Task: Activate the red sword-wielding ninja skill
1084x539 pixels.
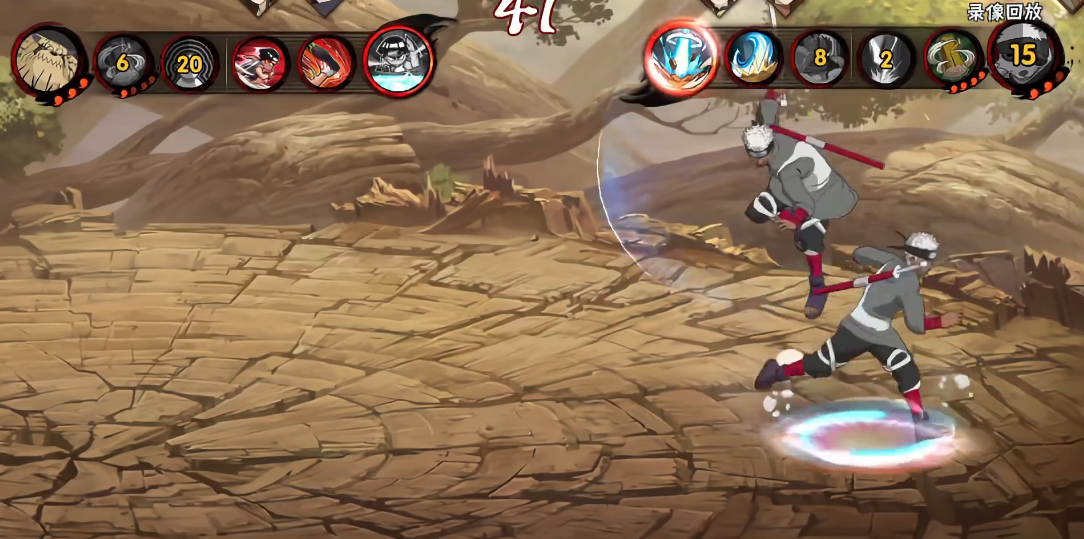Action: tap(261, 64)
